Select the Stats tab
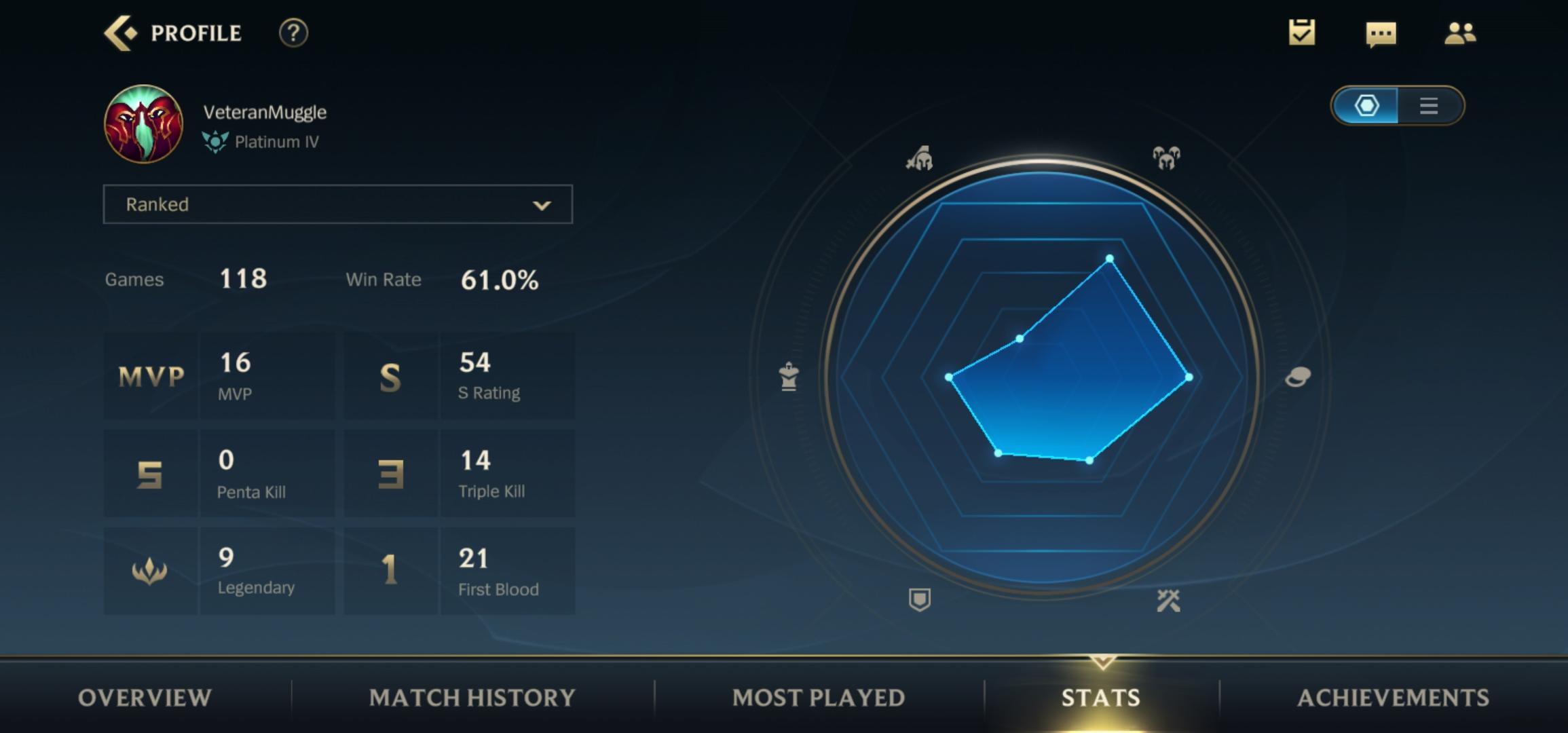 1101,698
